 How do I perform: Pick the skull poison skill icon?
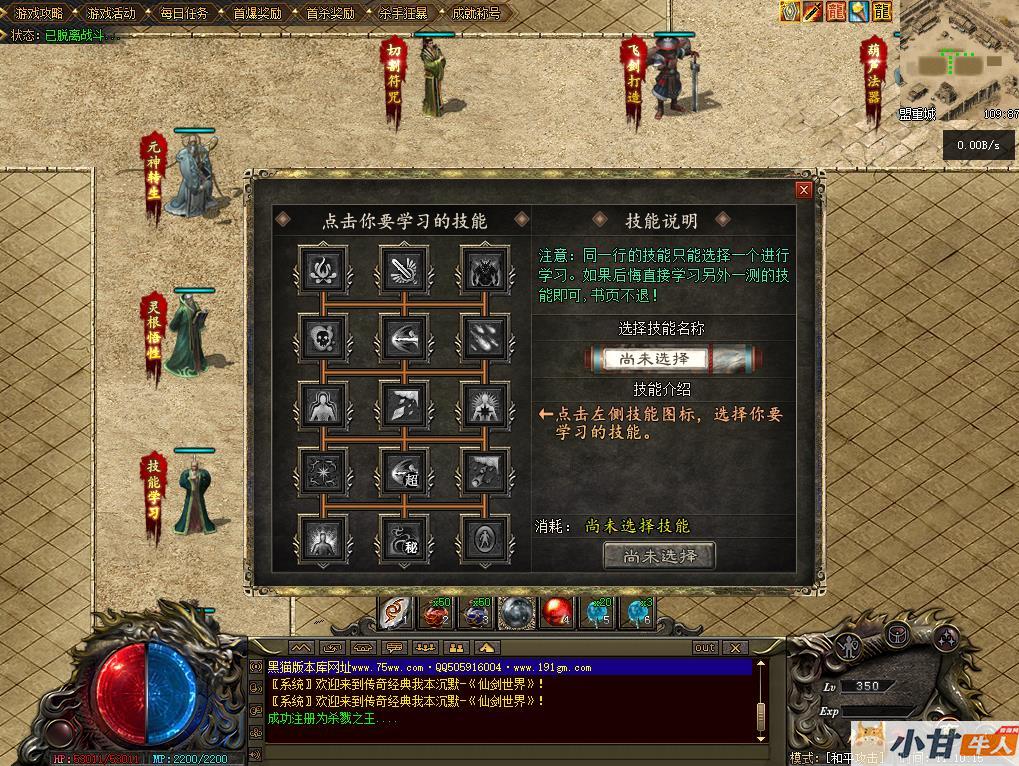click(323, 338)
